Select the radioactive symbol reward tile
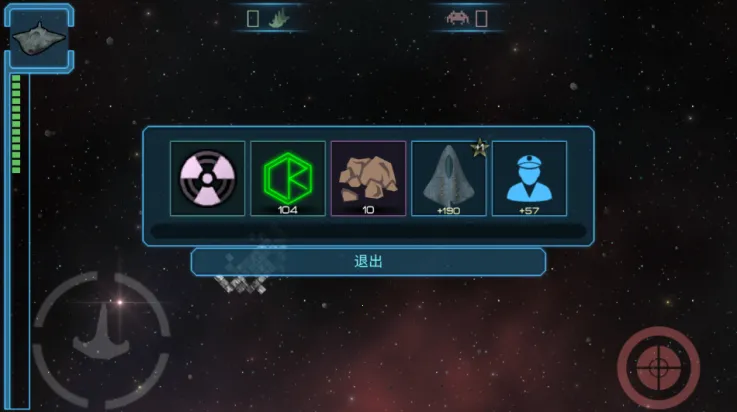The image size is (737, 412). (207, 178)
